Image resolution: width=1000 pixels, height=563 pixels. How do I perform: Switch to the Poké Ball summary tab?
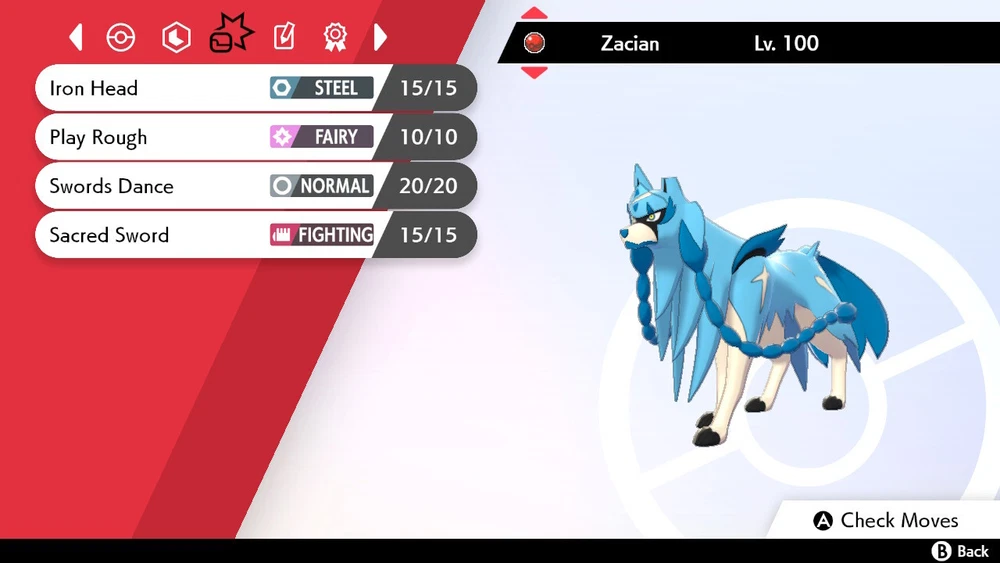click(x=121, y=38)
